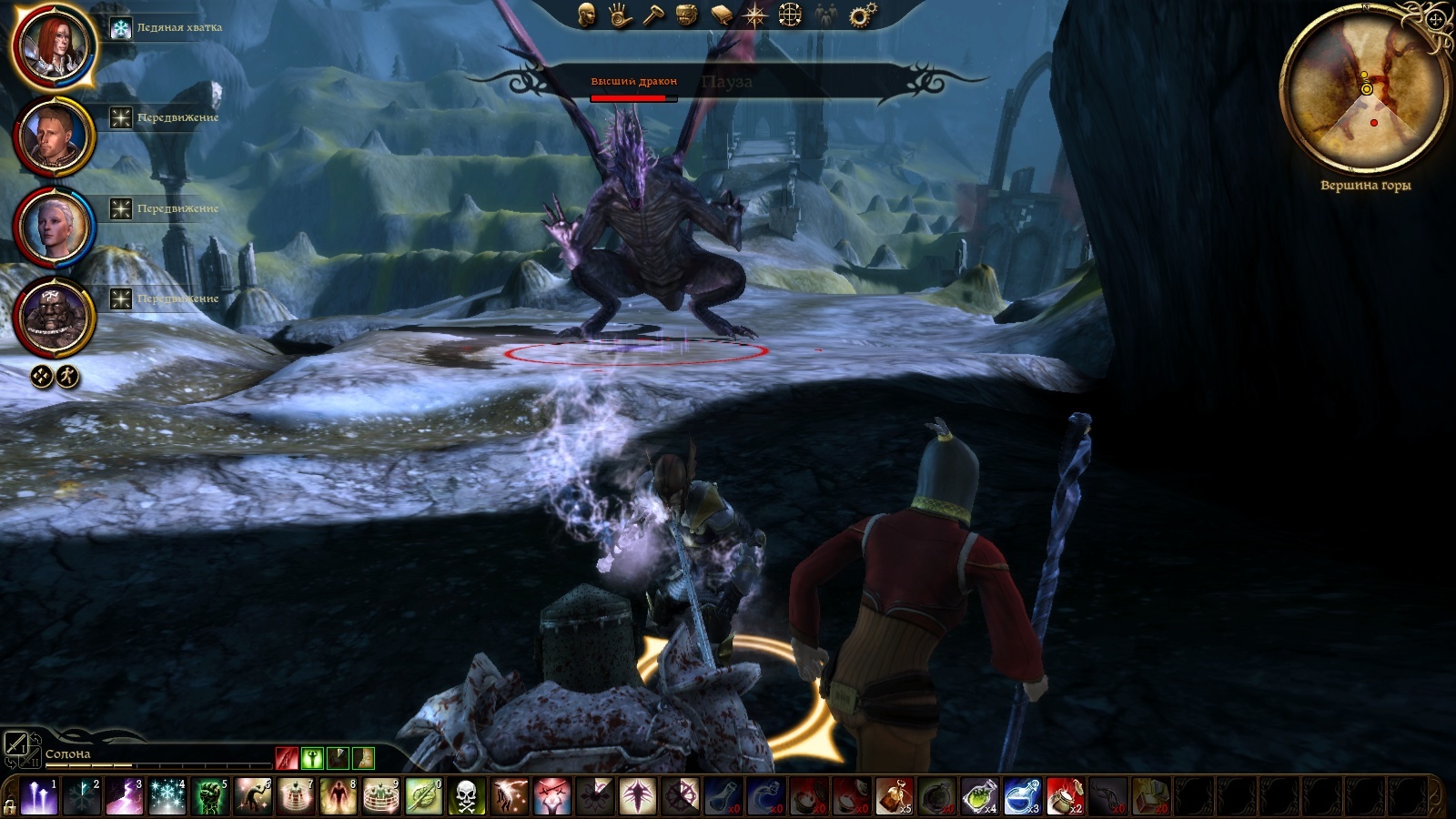Open the spells menu hand icon
The image size is (1456, 819).
click(621, 15)
